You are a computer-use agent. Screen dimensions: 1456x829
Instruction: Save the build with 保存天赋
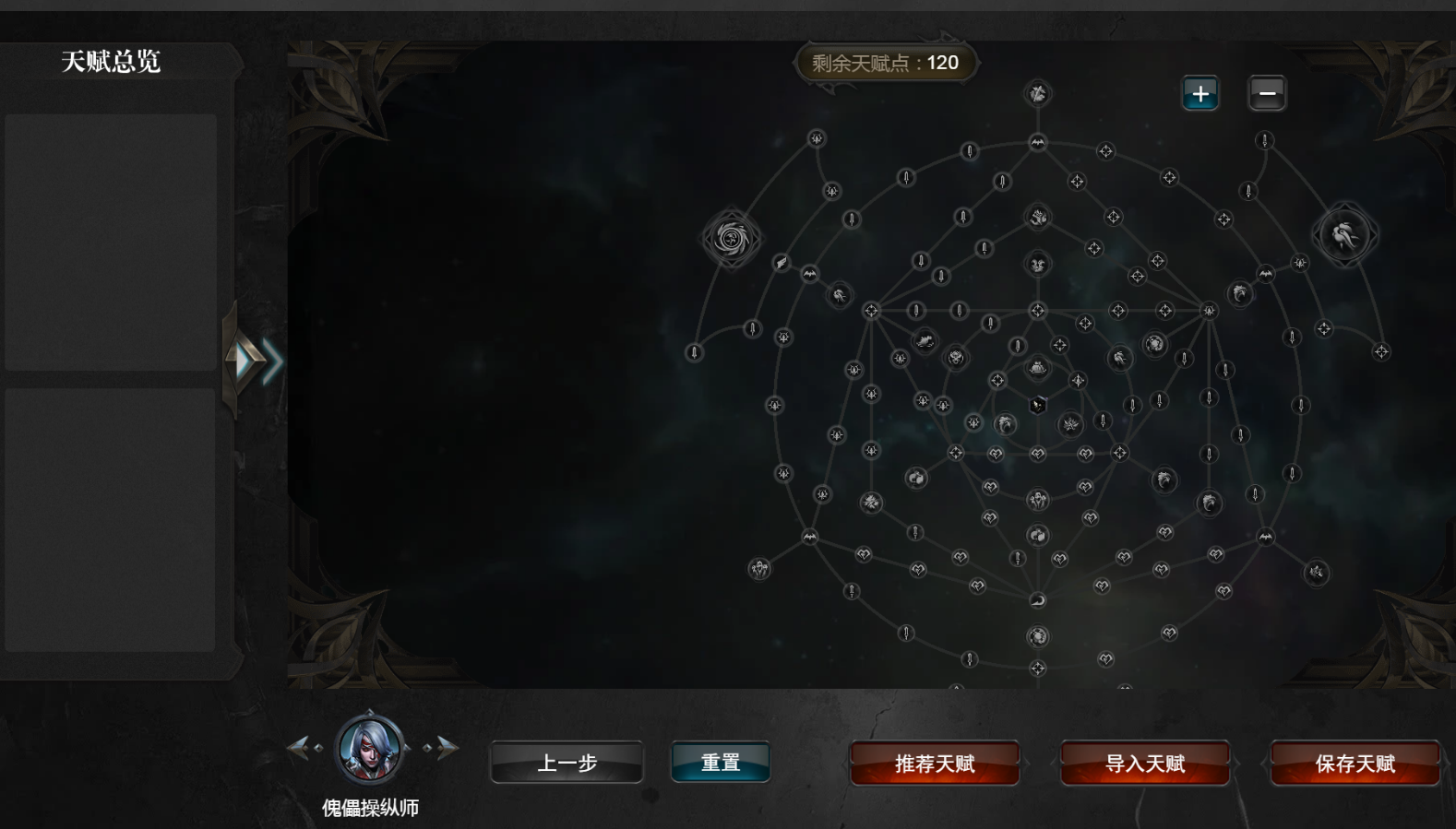[x=1355, y=764]
